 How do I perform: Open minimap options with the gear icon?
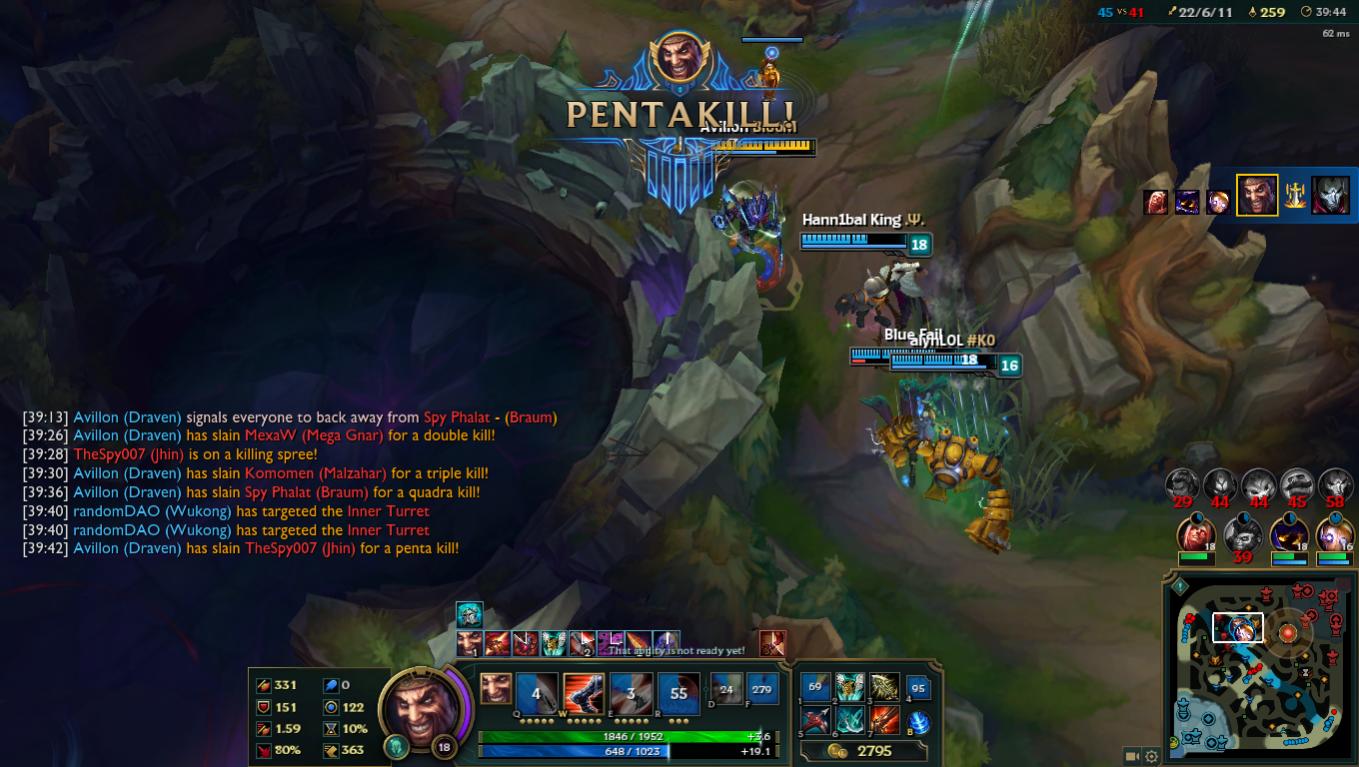1151,757
